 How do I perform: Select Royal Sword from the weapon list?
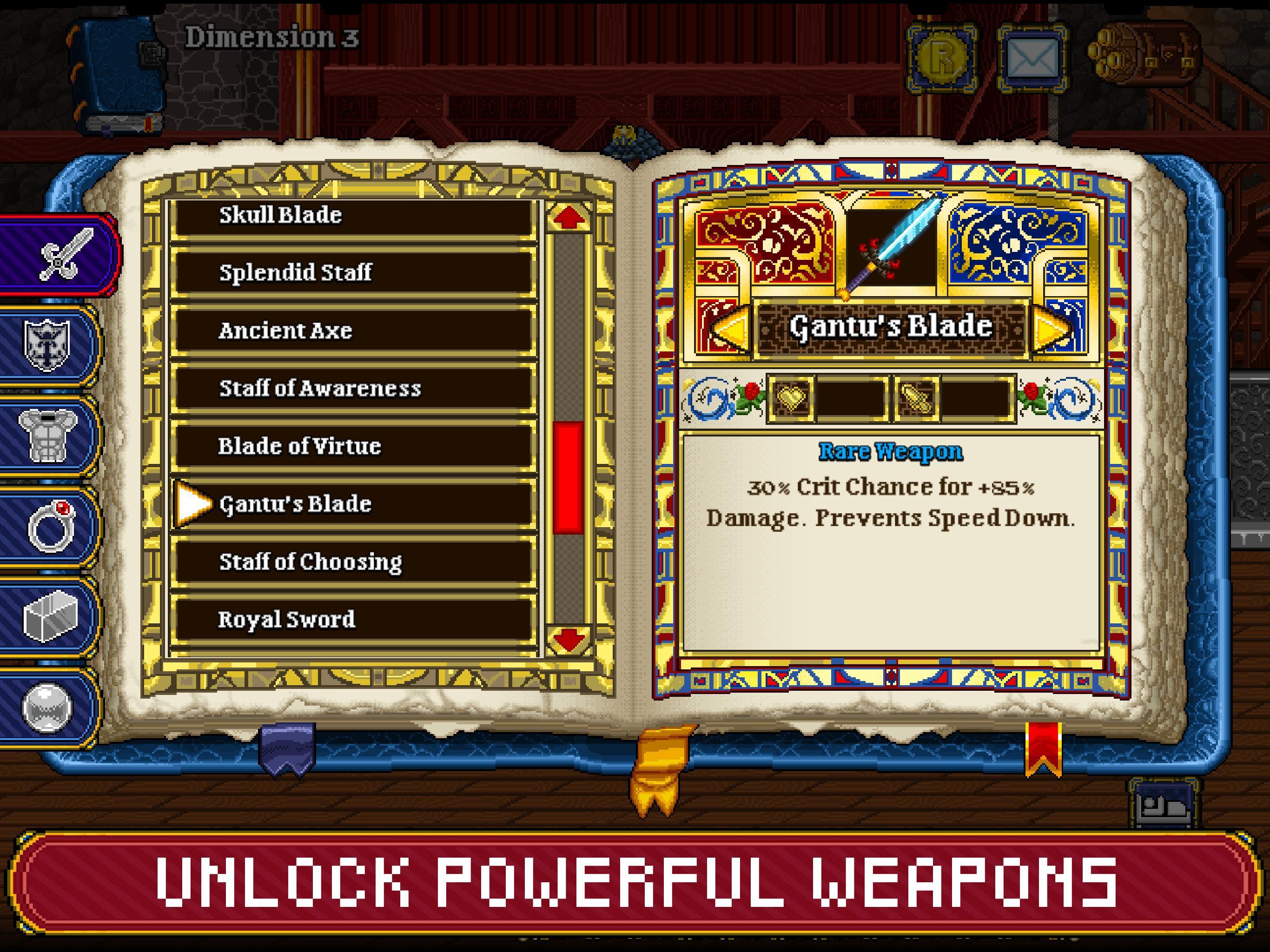[x=356, y=620]
